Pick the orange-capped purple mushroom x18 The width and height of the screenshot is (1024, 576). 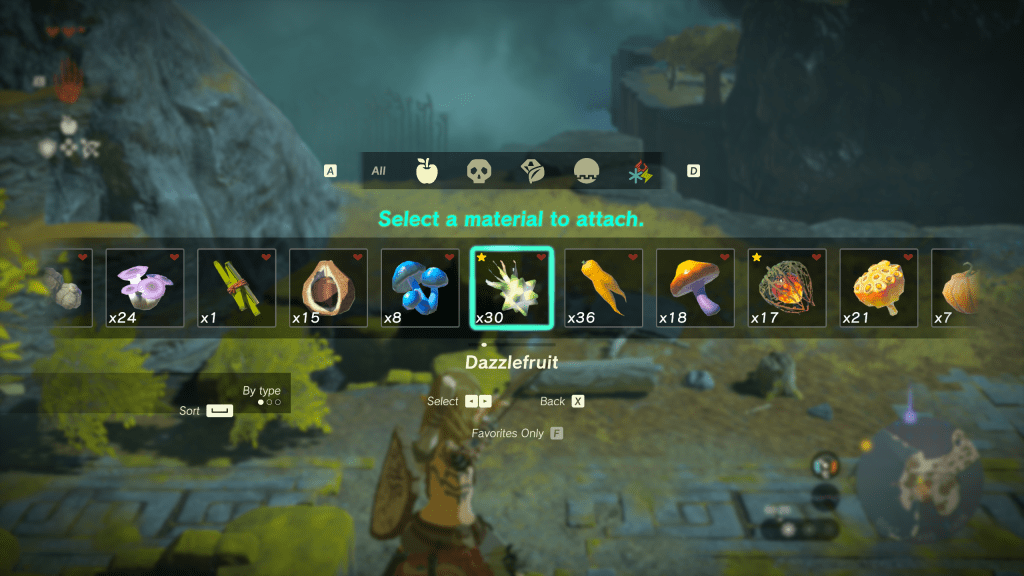pyautogui.click(x=695, y=288)
